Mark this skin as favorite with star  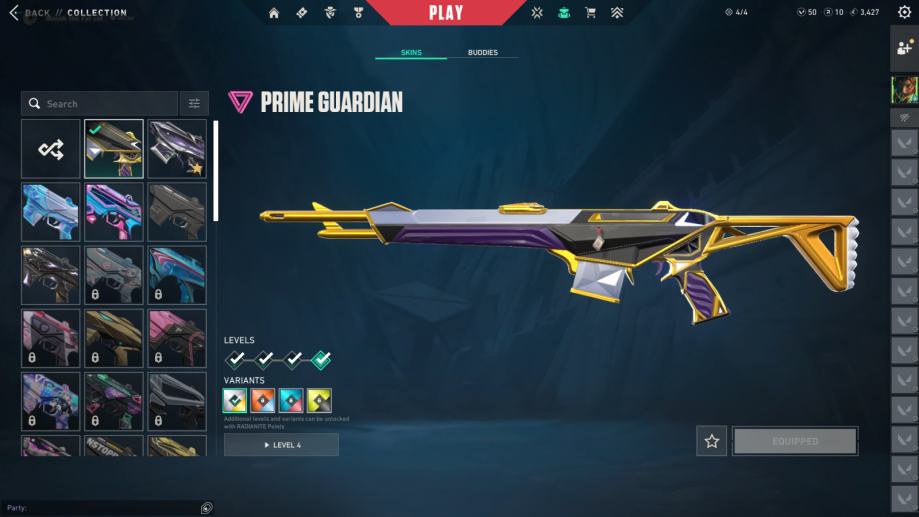point(712,441)
